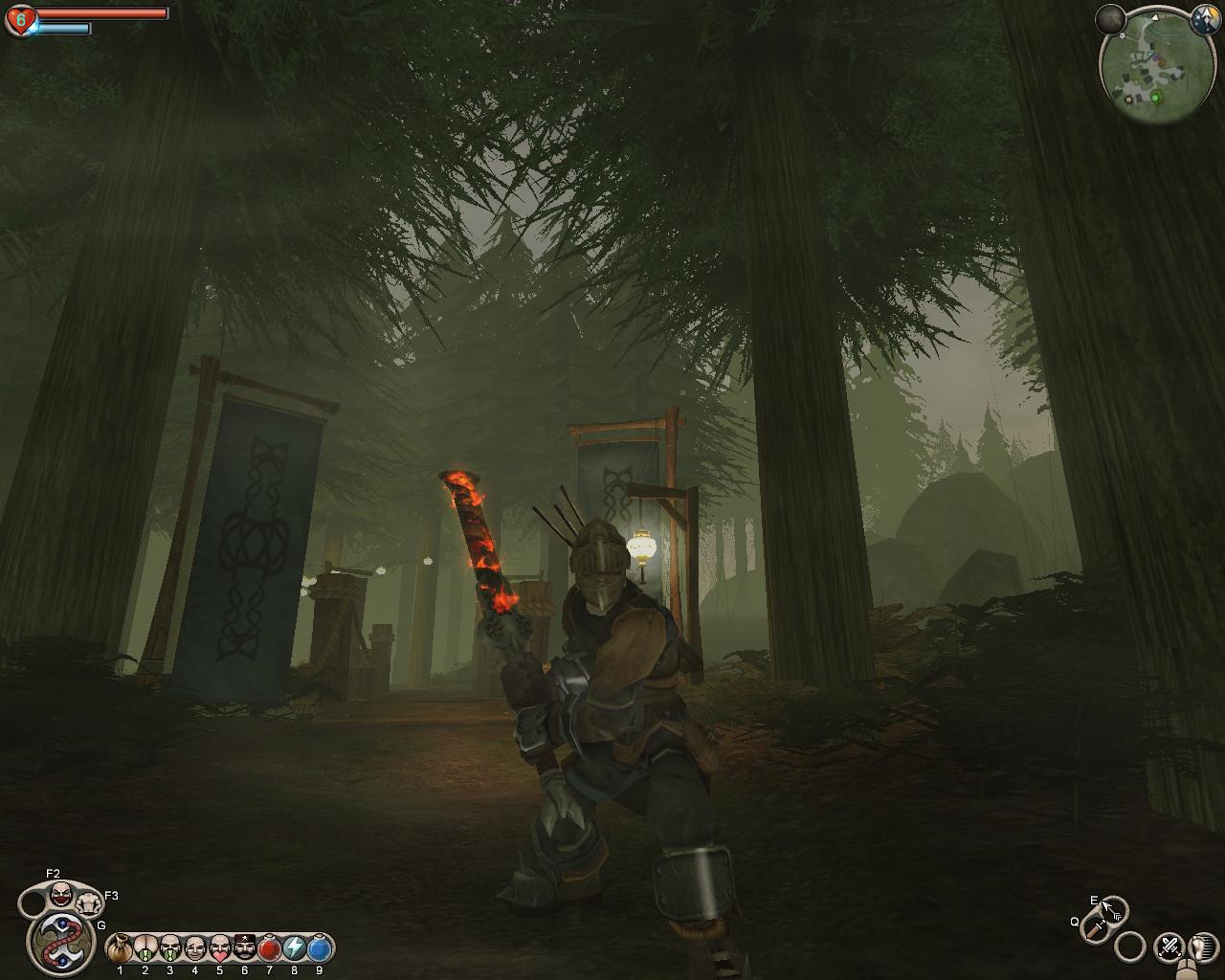The image size is (1225, 980).
Task: Click the pirate-hat bearded face icon
Action: (x=244, y=948)
